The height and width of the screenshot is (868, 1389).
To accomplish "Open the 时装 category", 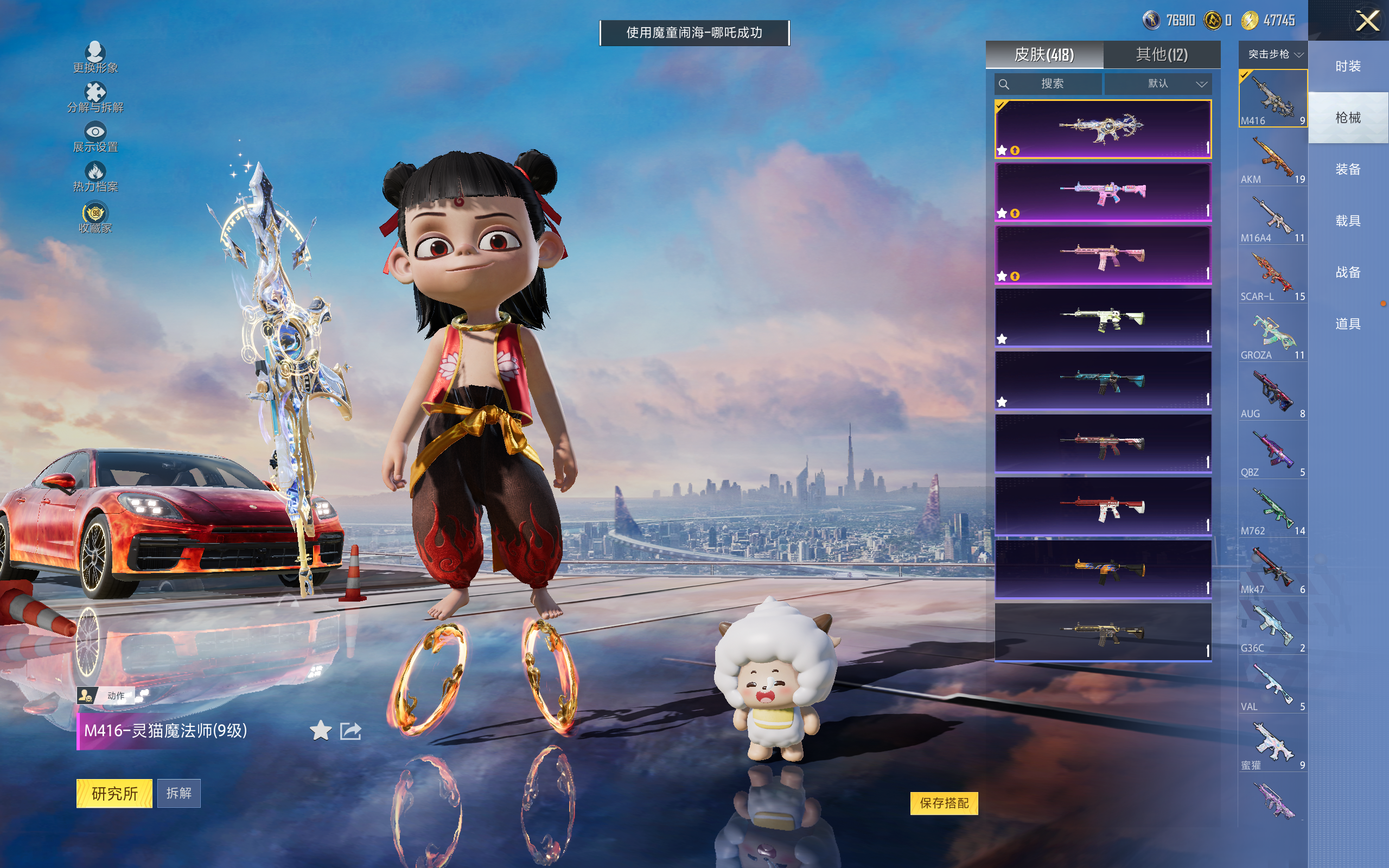I will tap(1347, 66).
